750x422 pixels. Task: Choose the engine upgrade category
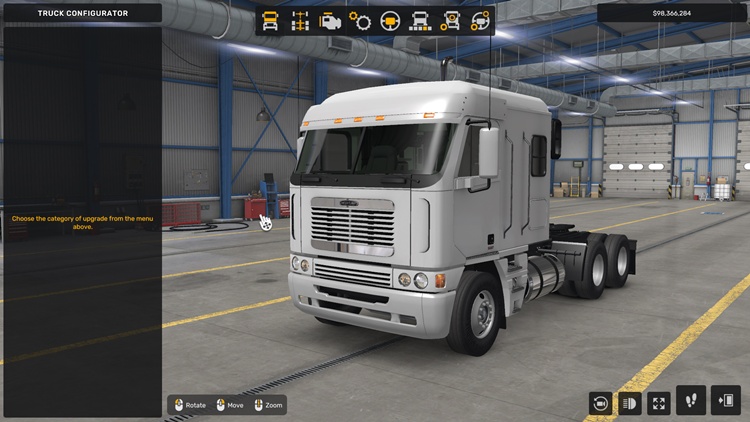pos(329,20)
